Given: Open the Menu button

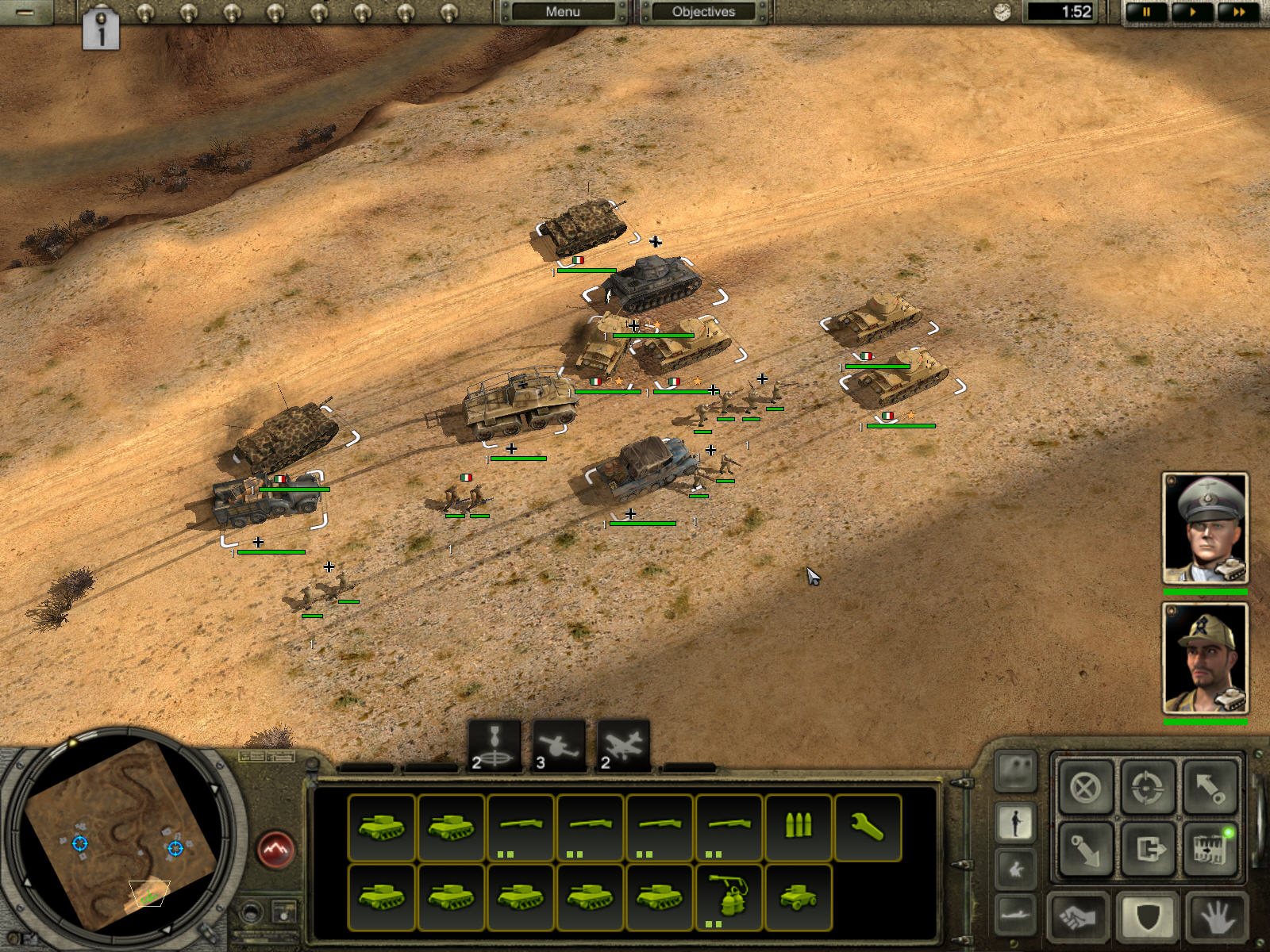Looking at the screenshot, I should click(x=563, y=12).
